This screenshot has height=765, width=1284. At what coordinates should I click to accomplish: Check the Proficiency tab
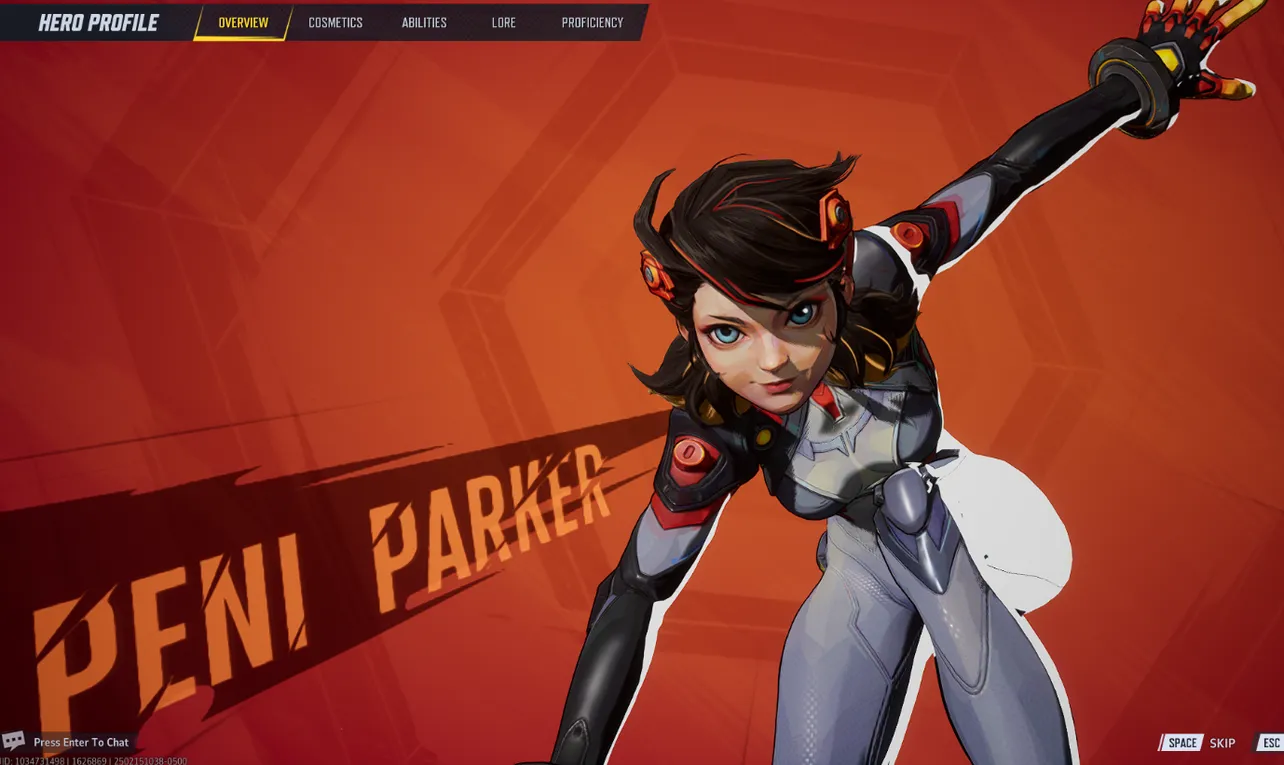pyautogui.click(x=591, y=22)
